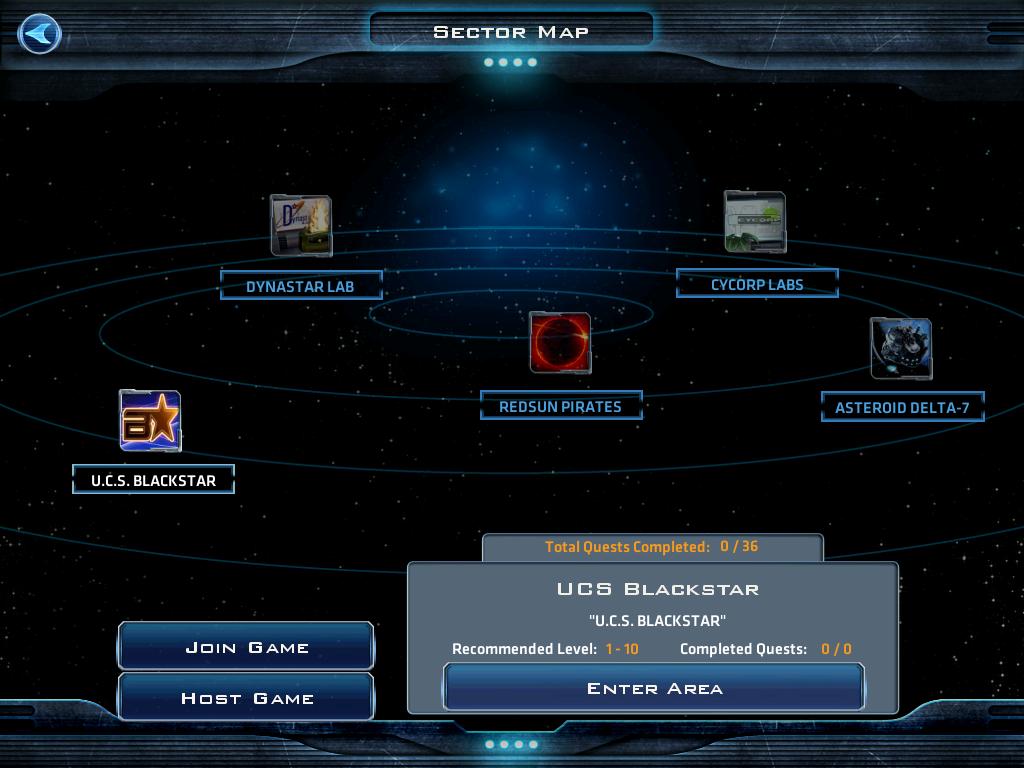Select the Dynastar Lab thumbnail
The width and height of the screenshot is (1024, 768).
[301, 226]
